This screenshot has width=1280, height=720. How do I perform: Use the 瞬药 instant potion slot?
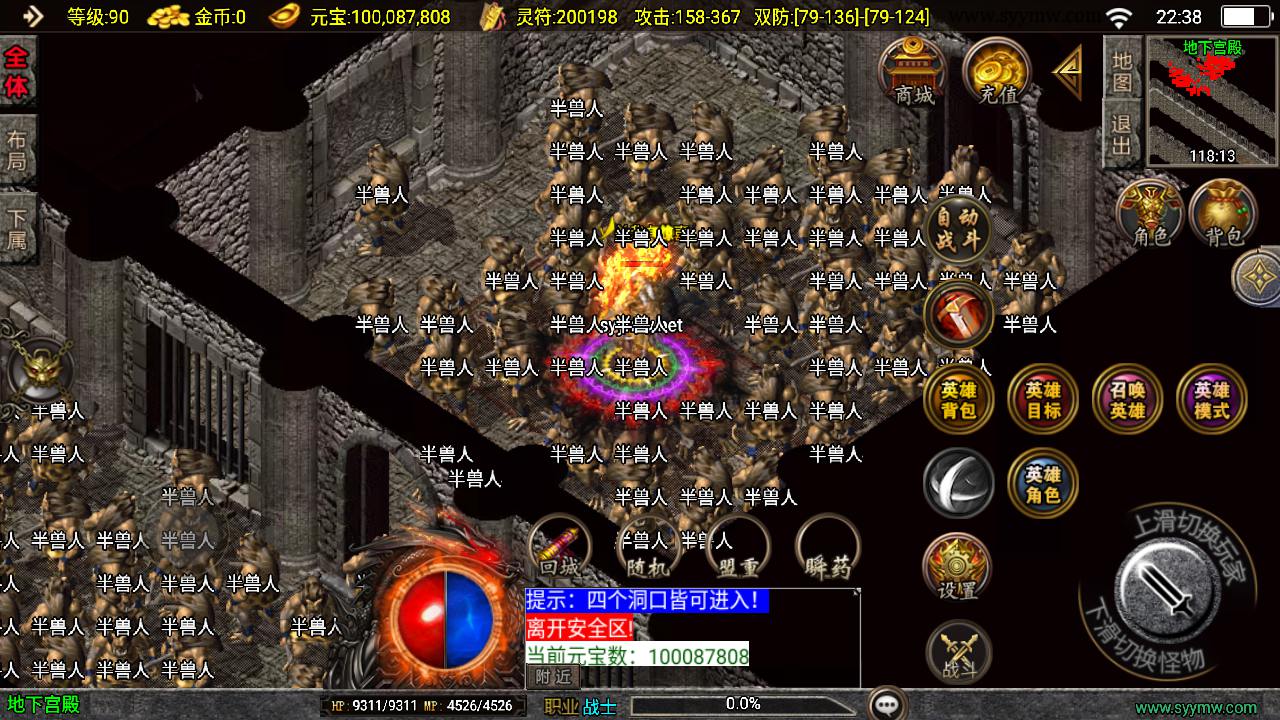828,548
